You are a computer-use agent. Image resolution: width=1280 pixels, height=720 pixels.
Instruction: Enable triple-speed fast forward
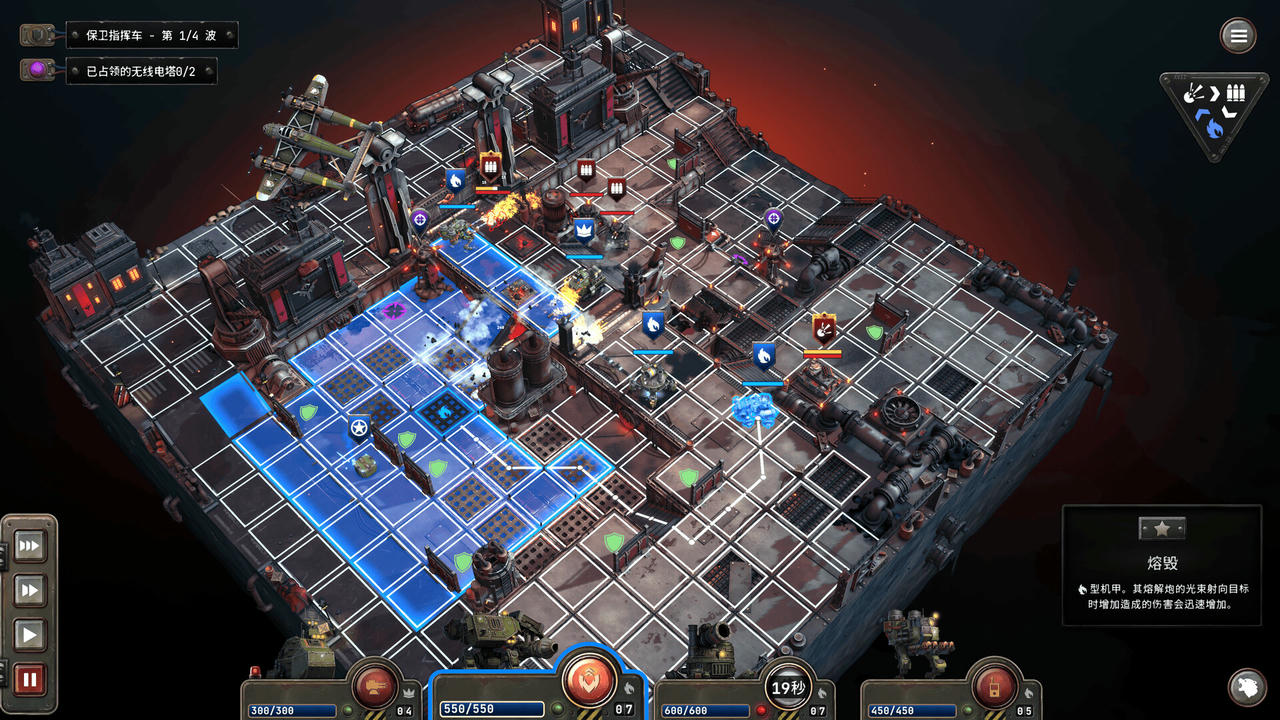[x=28, y=545]
